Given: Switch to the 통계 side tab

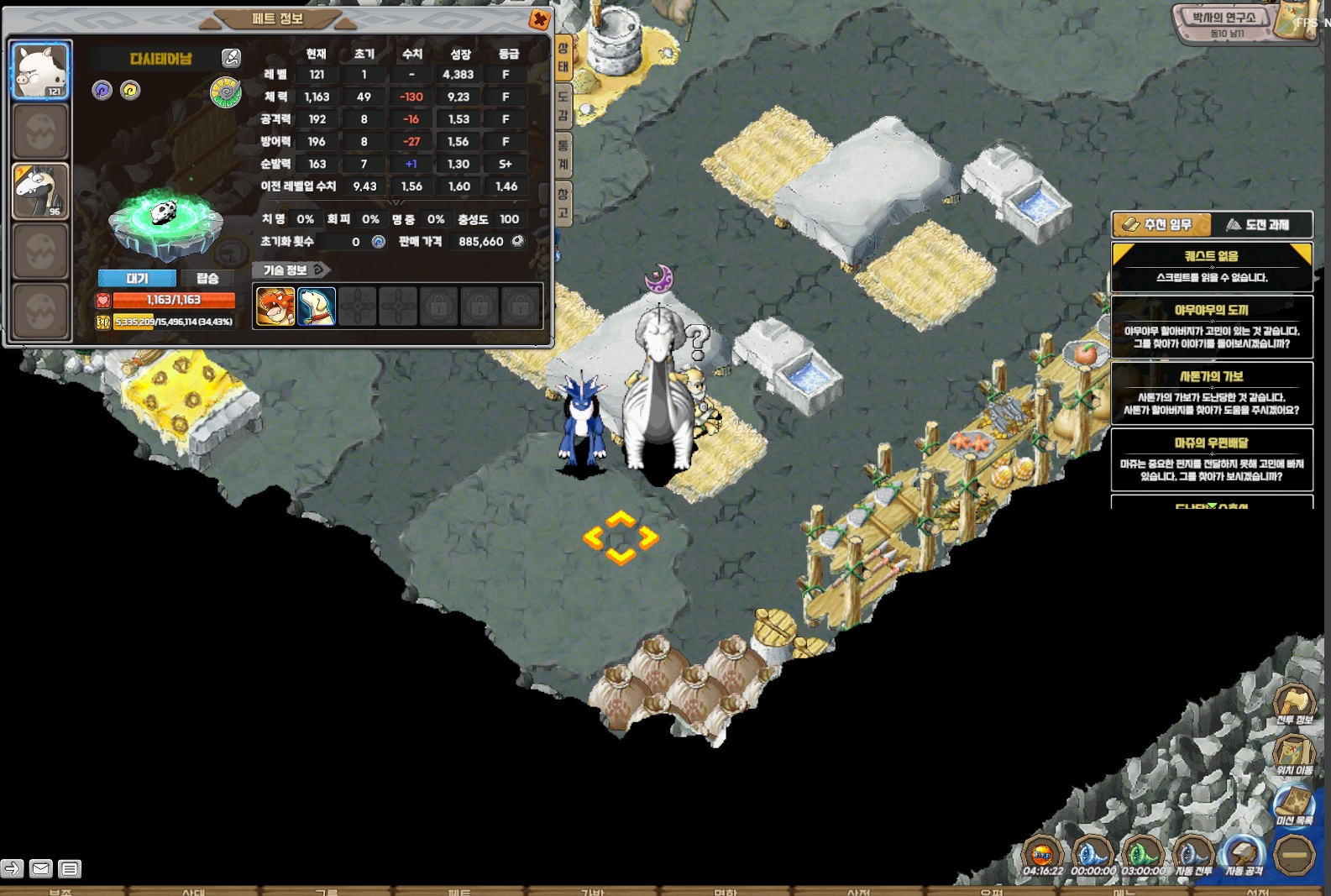Looking at the screenshot, I should 563,155.
